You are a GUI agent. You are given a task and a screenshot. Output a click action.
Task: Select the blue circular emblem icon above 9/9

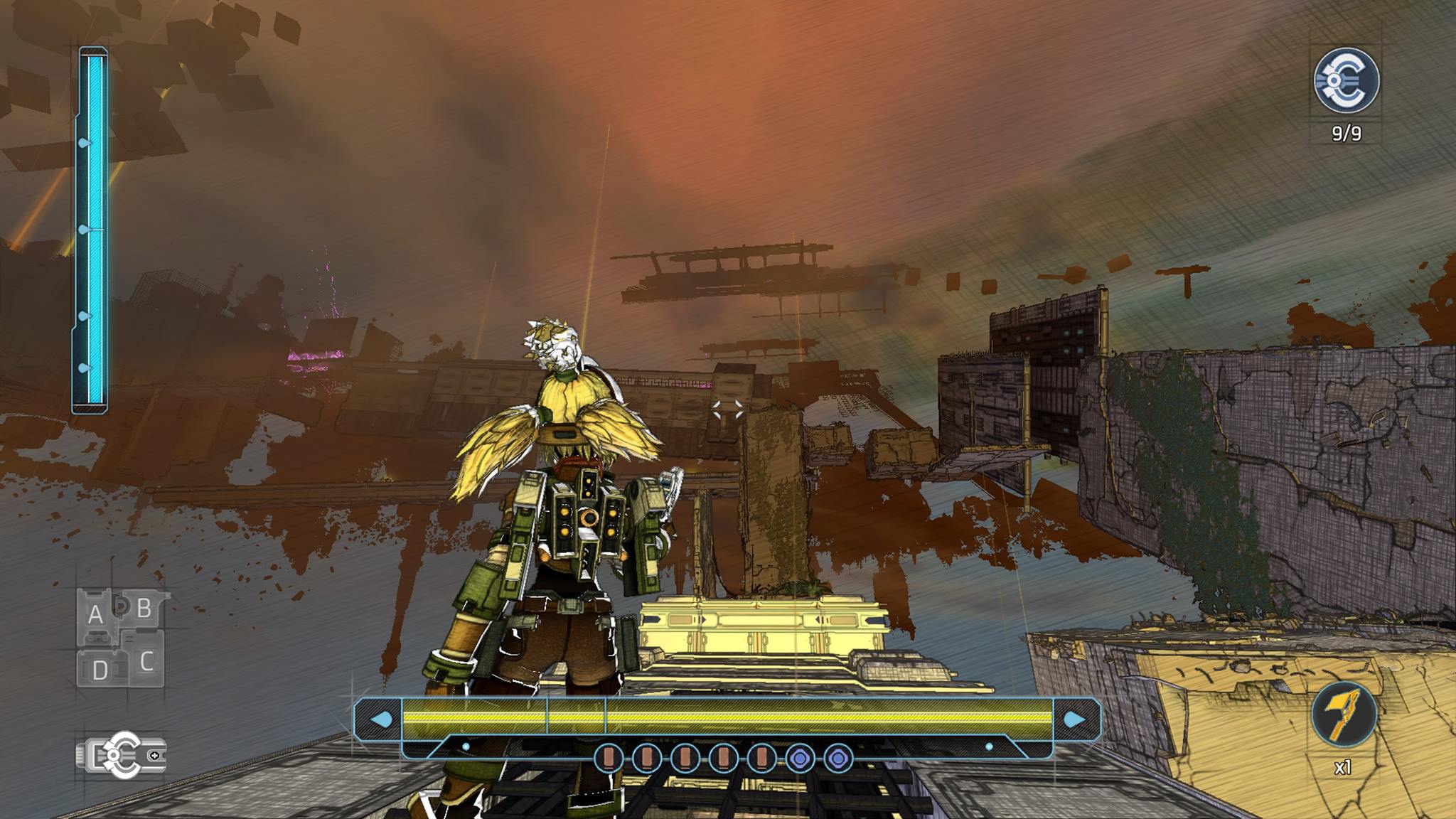tap(1346, 80)
